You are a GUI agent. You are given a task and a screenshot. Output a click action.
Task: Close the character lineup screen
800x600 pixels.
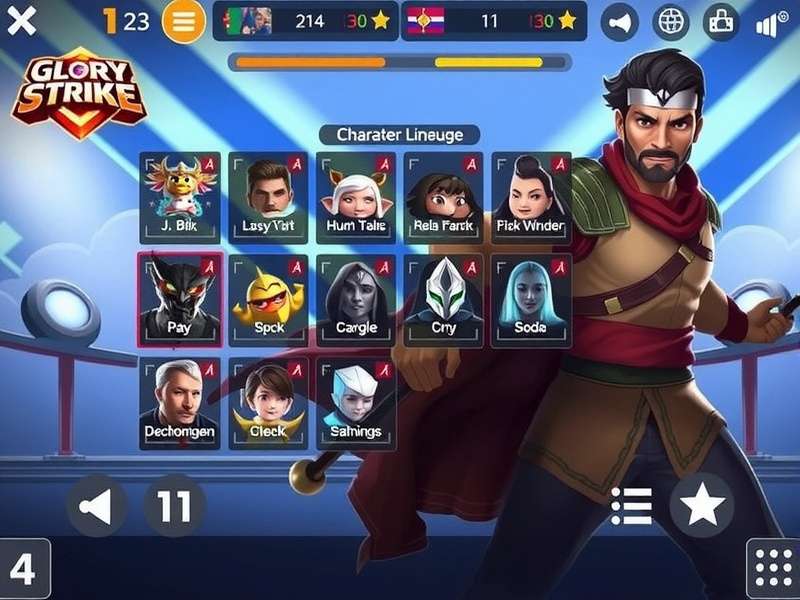(x=21, y=21)
